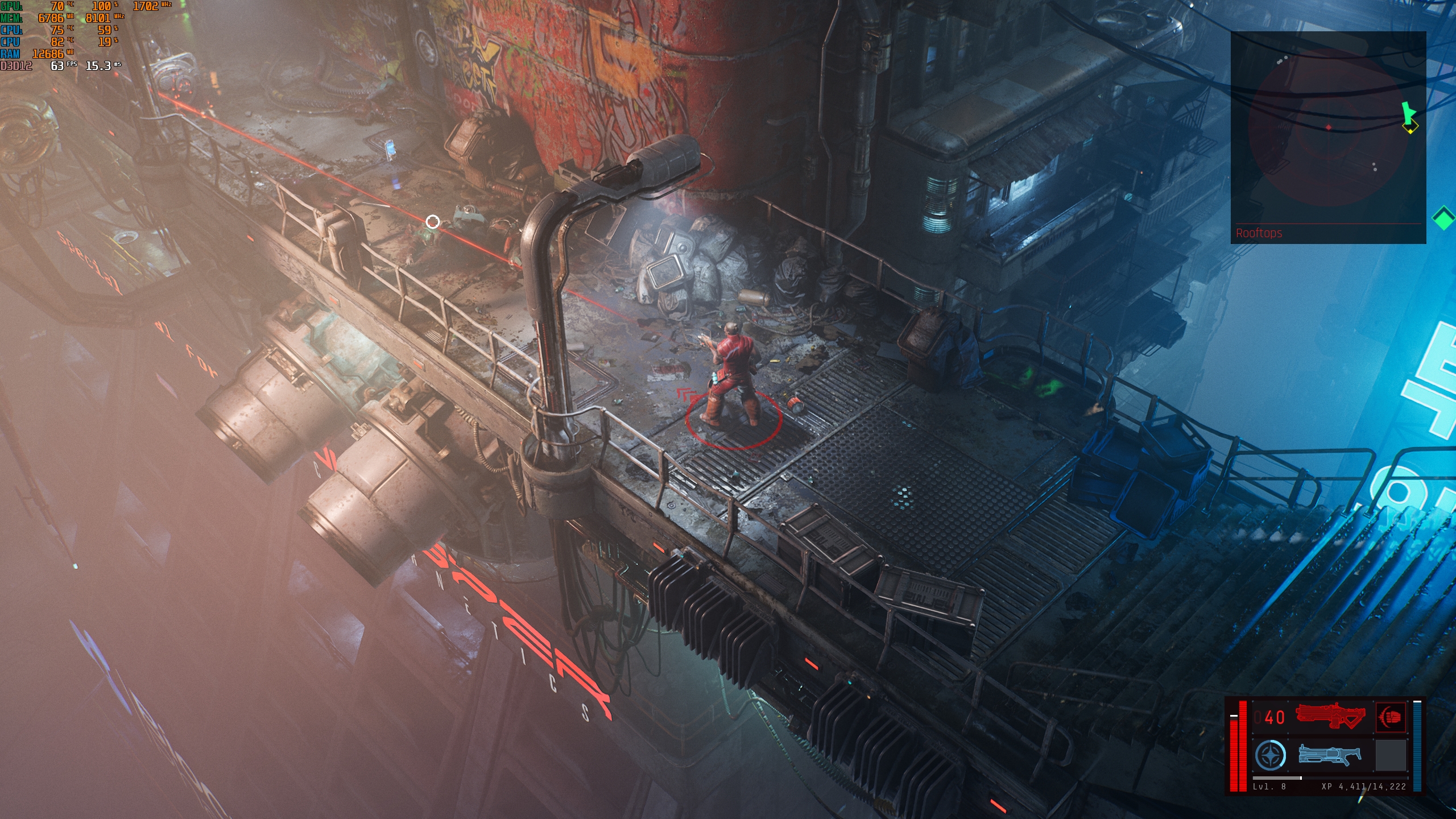Activate the red fist punch augmentation

click(x=1391, y=717)
